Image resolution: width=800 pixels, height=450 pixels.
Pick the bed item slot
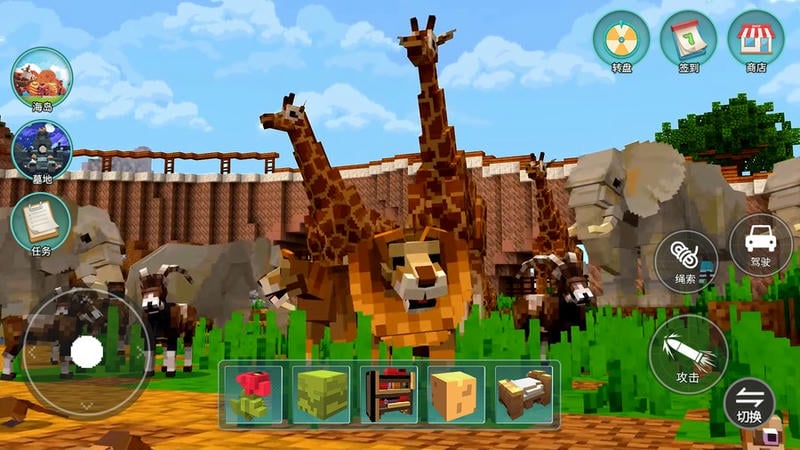524,393
